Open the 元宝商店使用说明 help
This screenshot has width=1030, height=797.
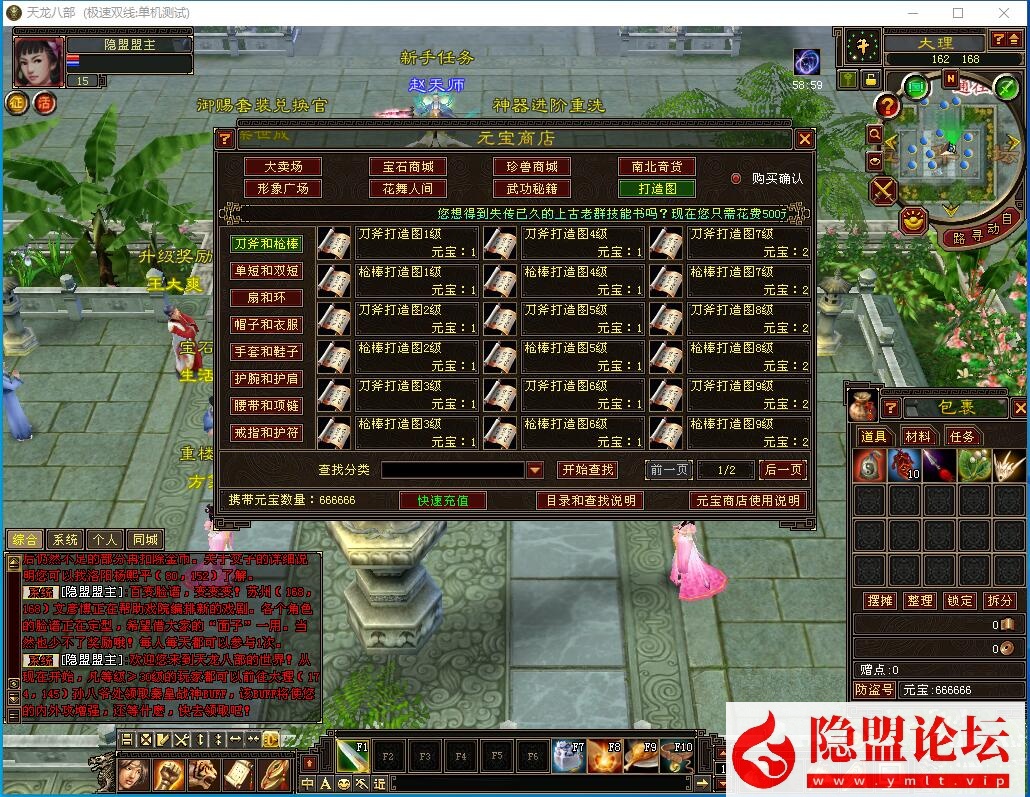point(748,500)
